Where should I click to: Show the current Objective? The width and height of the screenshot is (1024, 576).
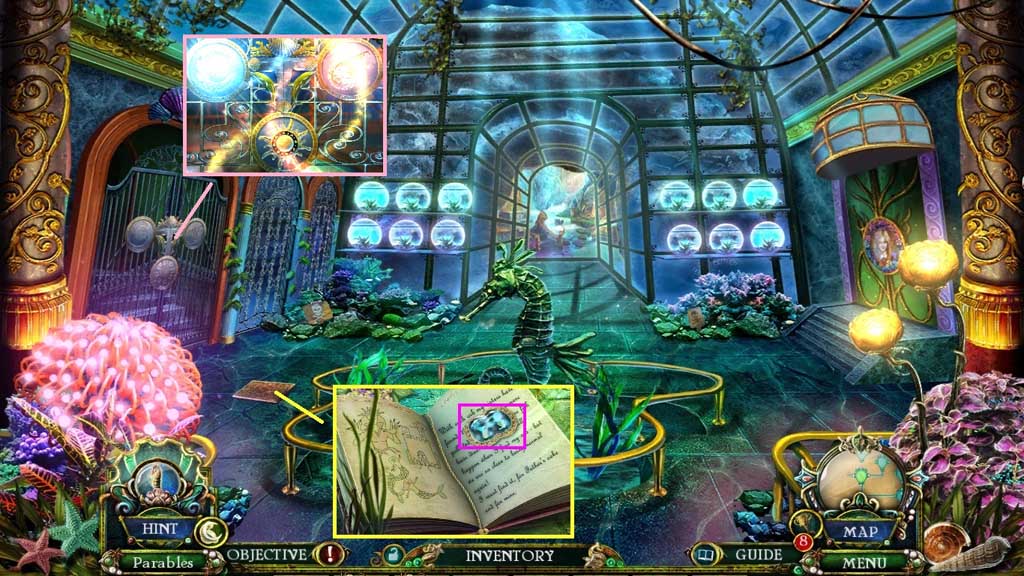coord(266,554)
